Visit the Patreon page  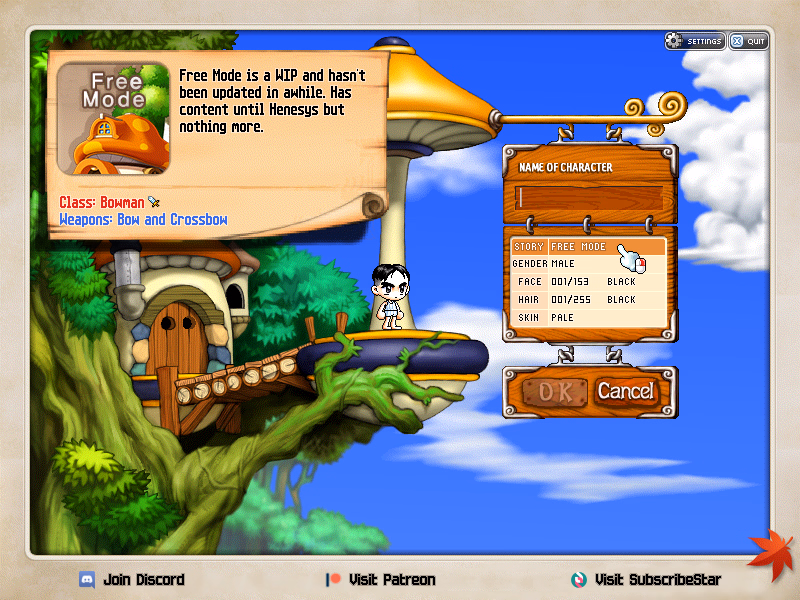click(381, 580)
